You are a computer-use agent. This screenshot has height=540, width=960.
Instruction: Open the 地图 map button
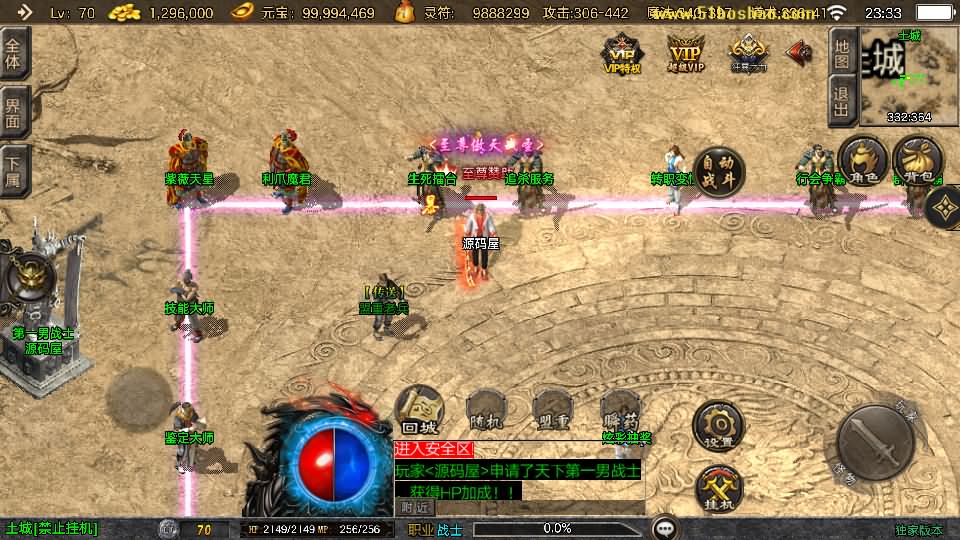(x=842, y=54)
